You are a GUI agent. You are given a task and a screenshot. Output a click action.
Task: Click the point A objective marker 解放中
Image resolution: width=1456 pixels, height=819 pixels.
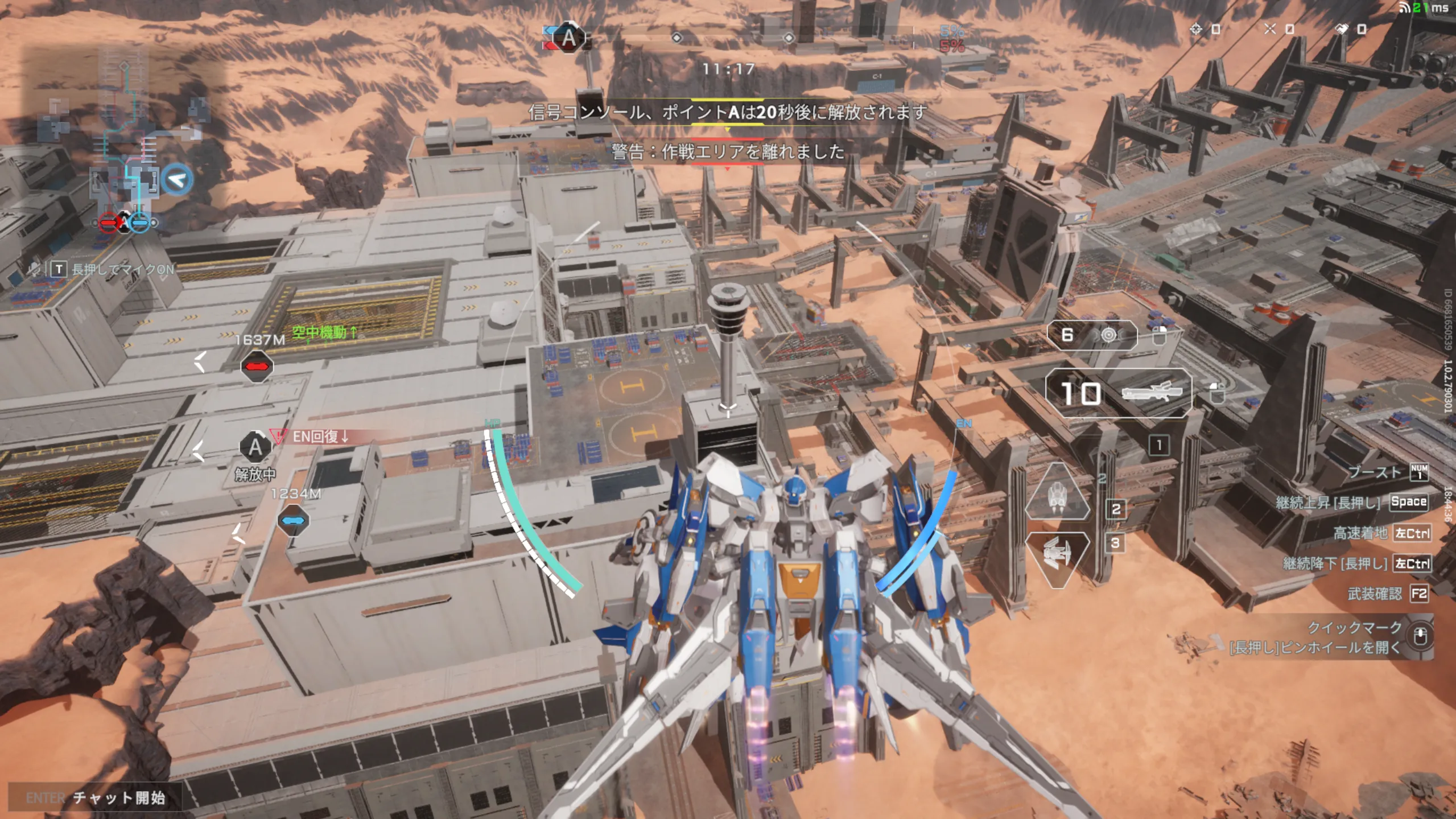coord(255,447)
